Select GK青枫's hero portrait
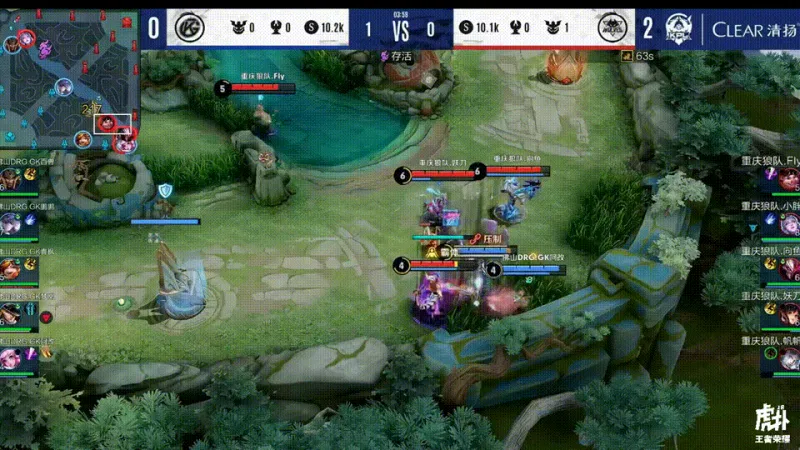Screen dimensions: 800x450 pyautogui.click(x=10, y=268)
